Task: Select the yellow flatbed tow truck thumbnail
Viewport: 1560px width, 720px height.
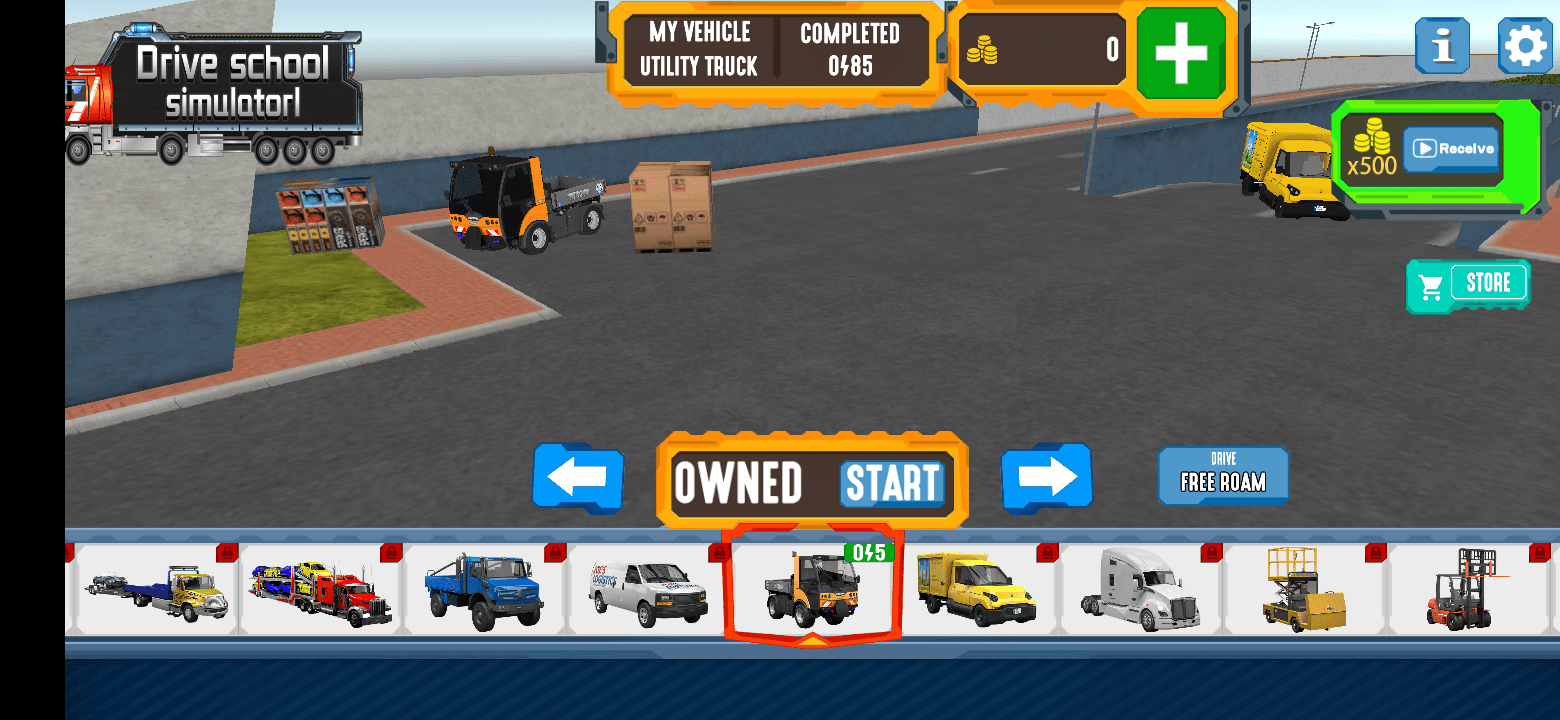Action: (x=157, y=590)
